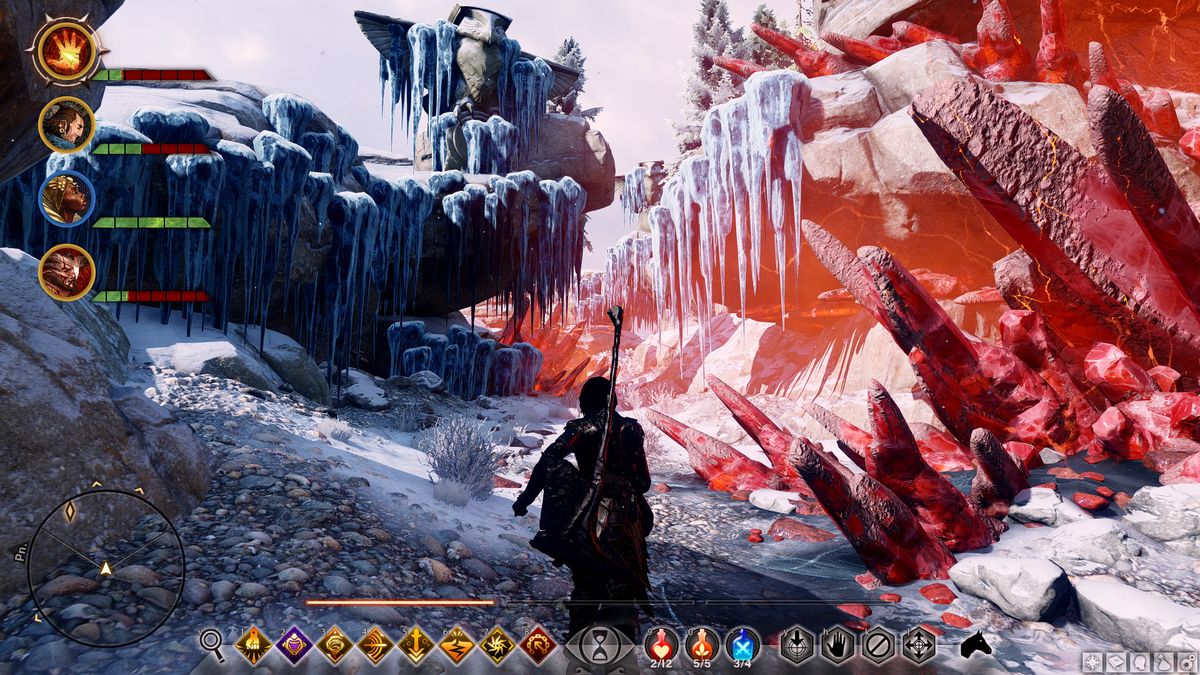
Task: Drink the red heart health potion
Action: click(661, 645)
